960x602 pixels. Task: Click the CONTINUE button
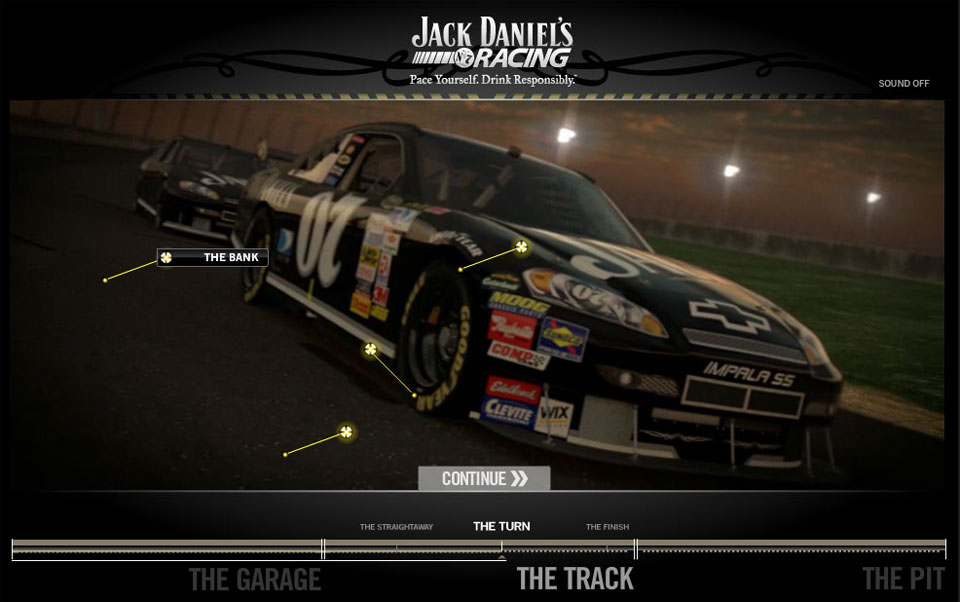484,478
